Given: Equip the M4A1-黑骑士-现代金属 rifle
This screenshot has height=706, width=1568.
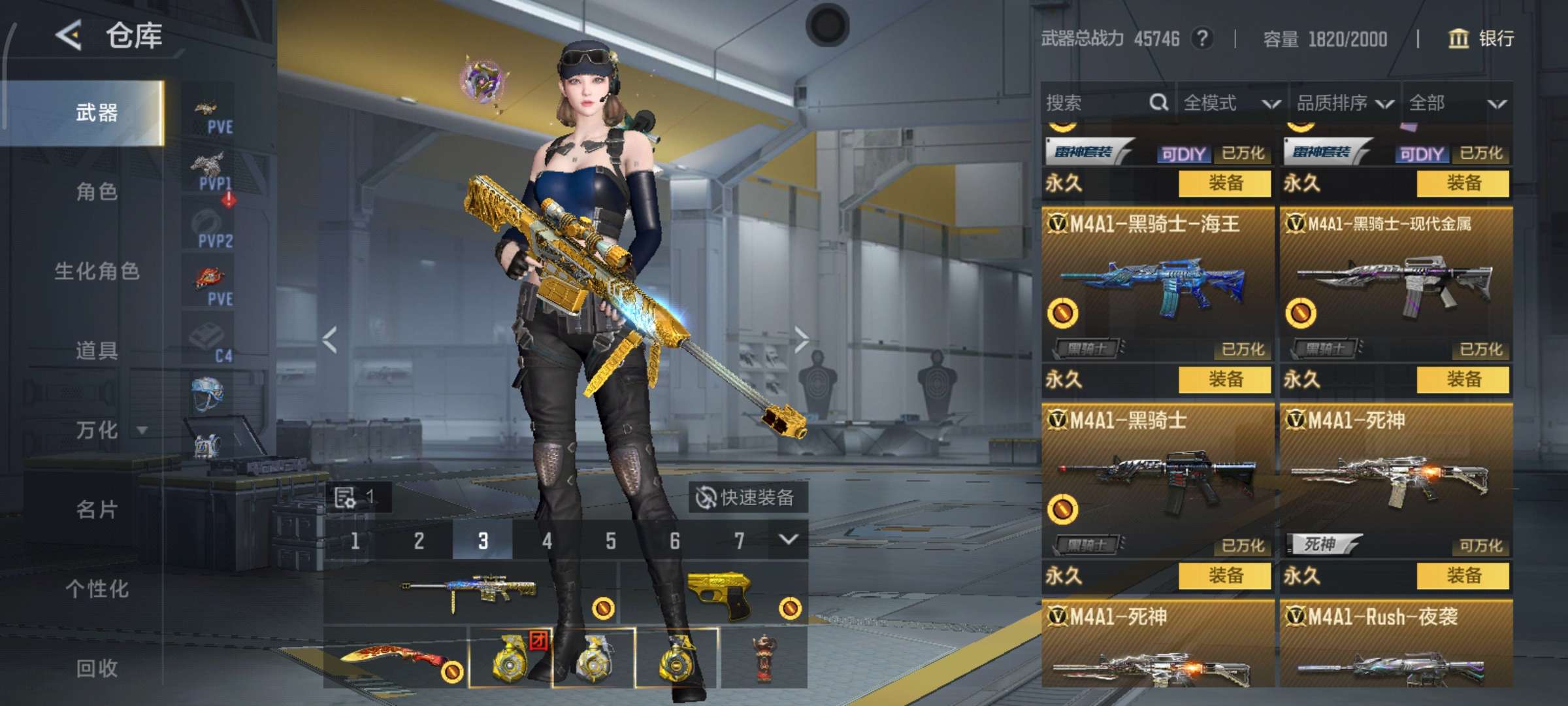Looking at the screenshot, I should point(1463,380).
